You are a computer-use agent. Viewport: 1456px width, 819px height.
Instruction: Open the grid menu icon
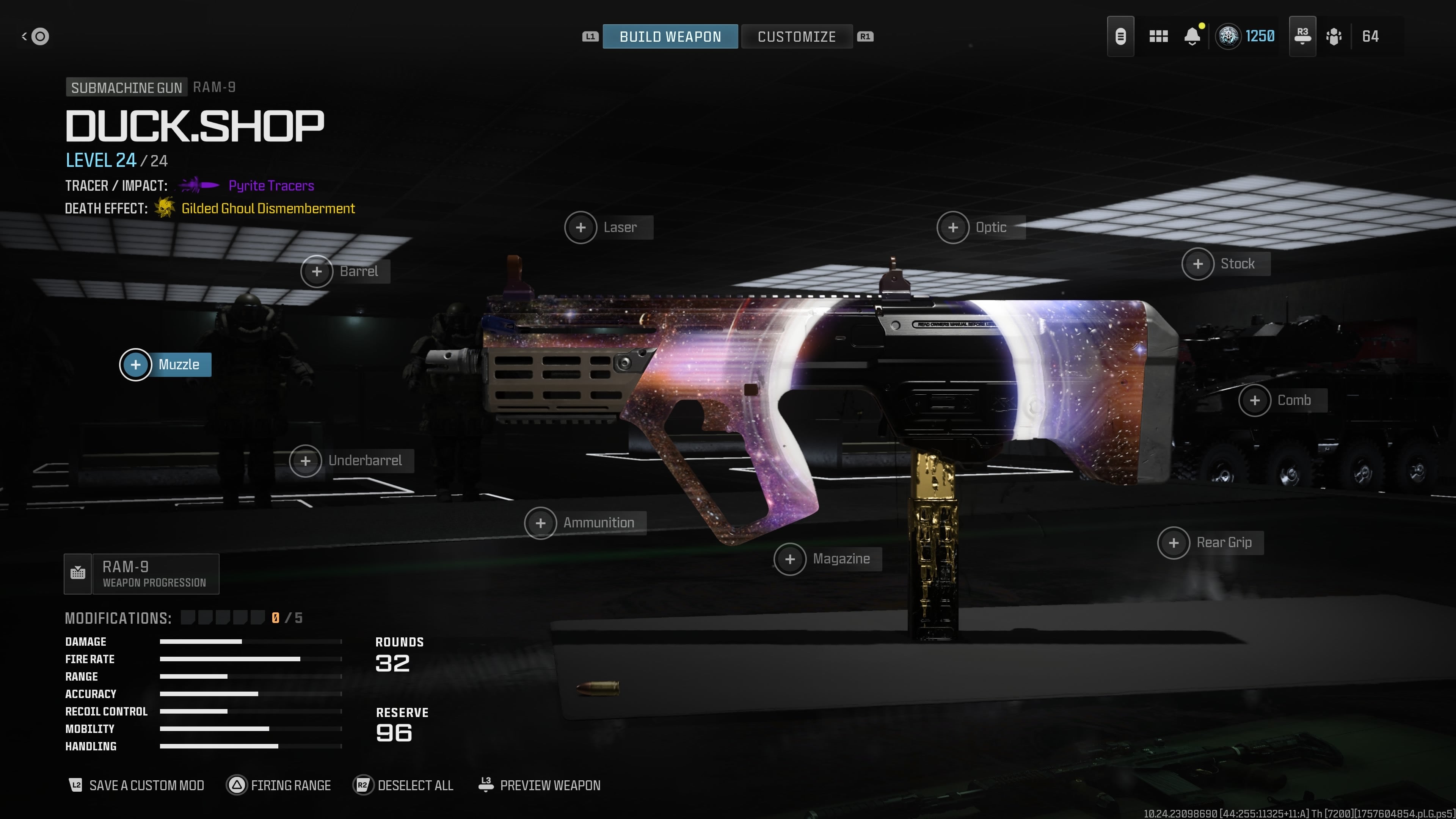(x=1158, y=37)
